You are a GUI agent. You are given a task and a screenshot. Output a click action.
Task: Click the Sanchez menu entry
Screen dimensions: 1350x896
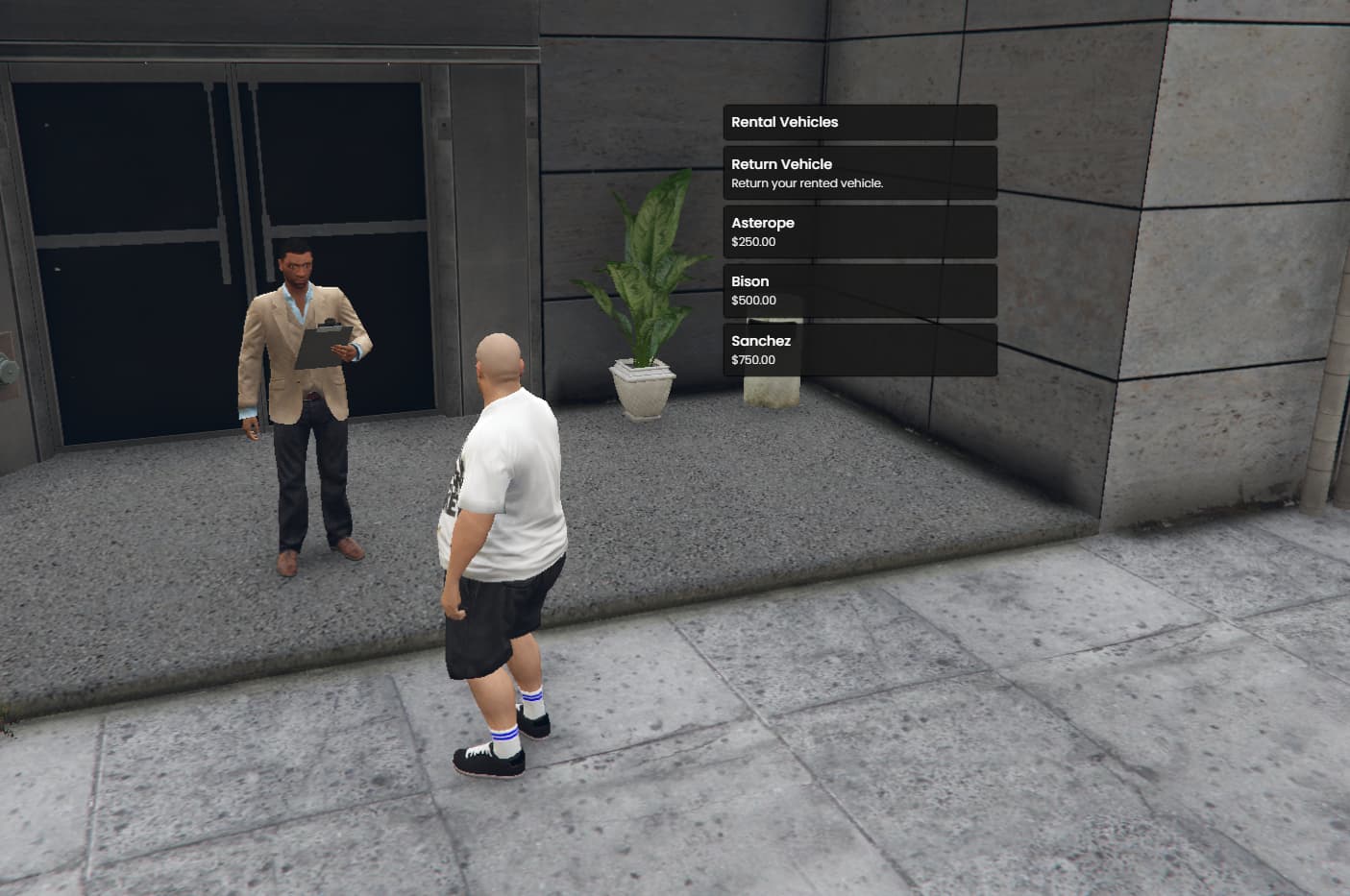point(761,341)
